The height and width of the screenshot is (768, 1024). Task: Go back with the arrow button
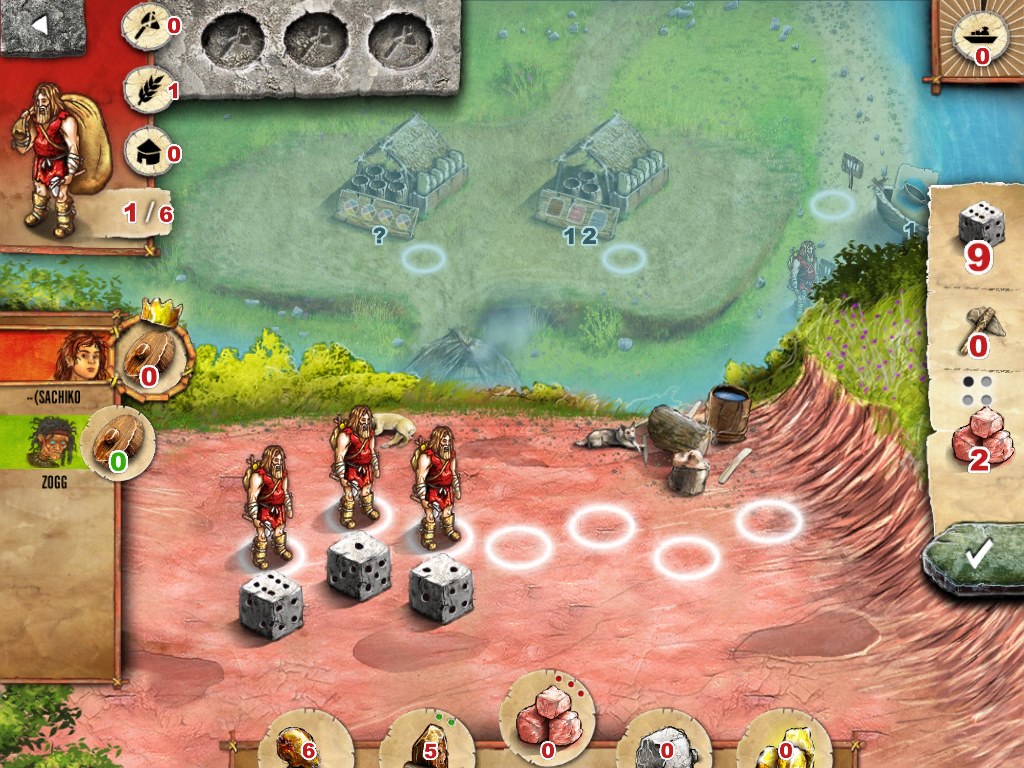tap(41, 26)
